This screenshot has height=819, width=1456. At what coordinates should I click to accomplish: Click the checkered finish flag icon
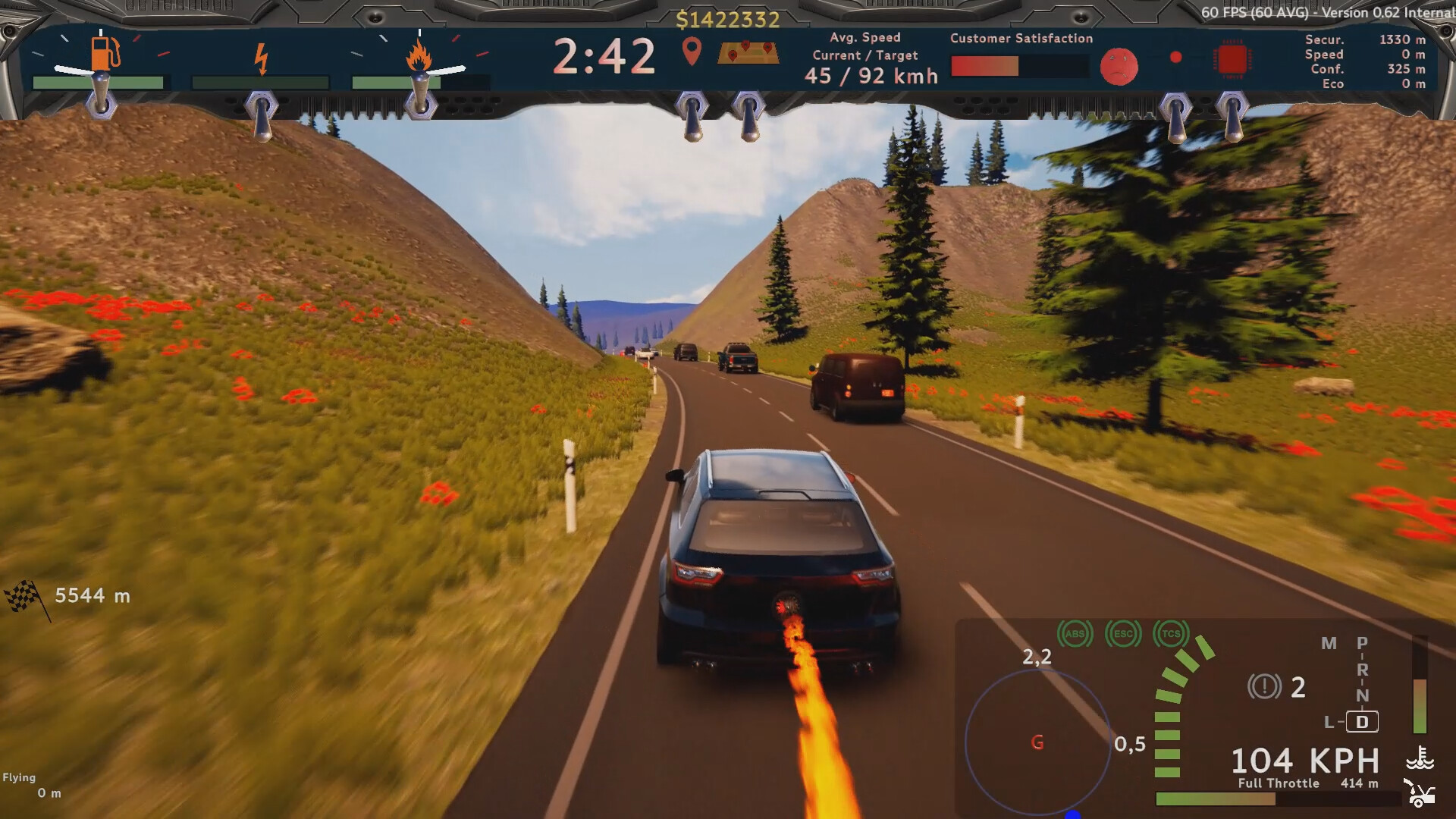tap(24, 596)
